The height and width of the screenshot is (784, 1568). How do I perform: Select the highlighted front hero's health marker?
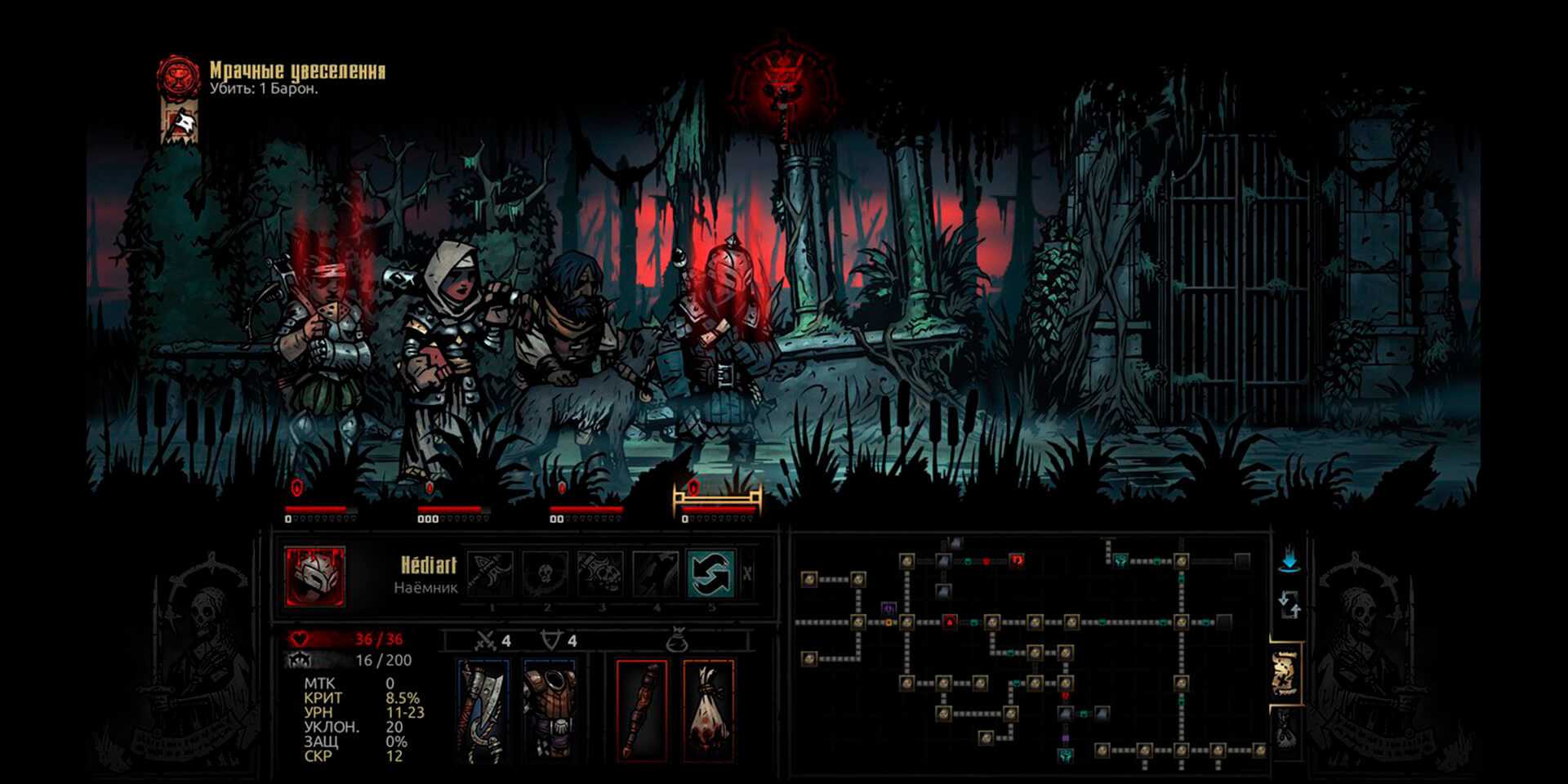(x=693, y=488)
